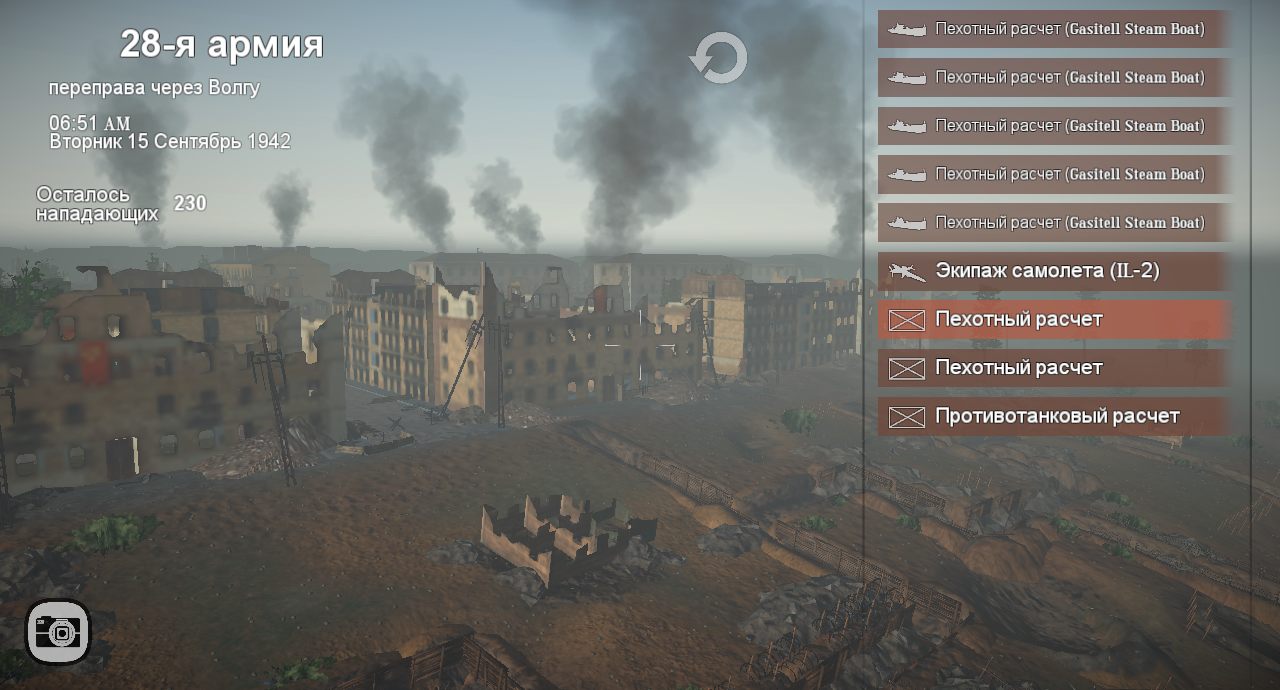Viewport: 1280px width, 690px height.
Task: Activate the camera icon button
Action: coord(59,632)
